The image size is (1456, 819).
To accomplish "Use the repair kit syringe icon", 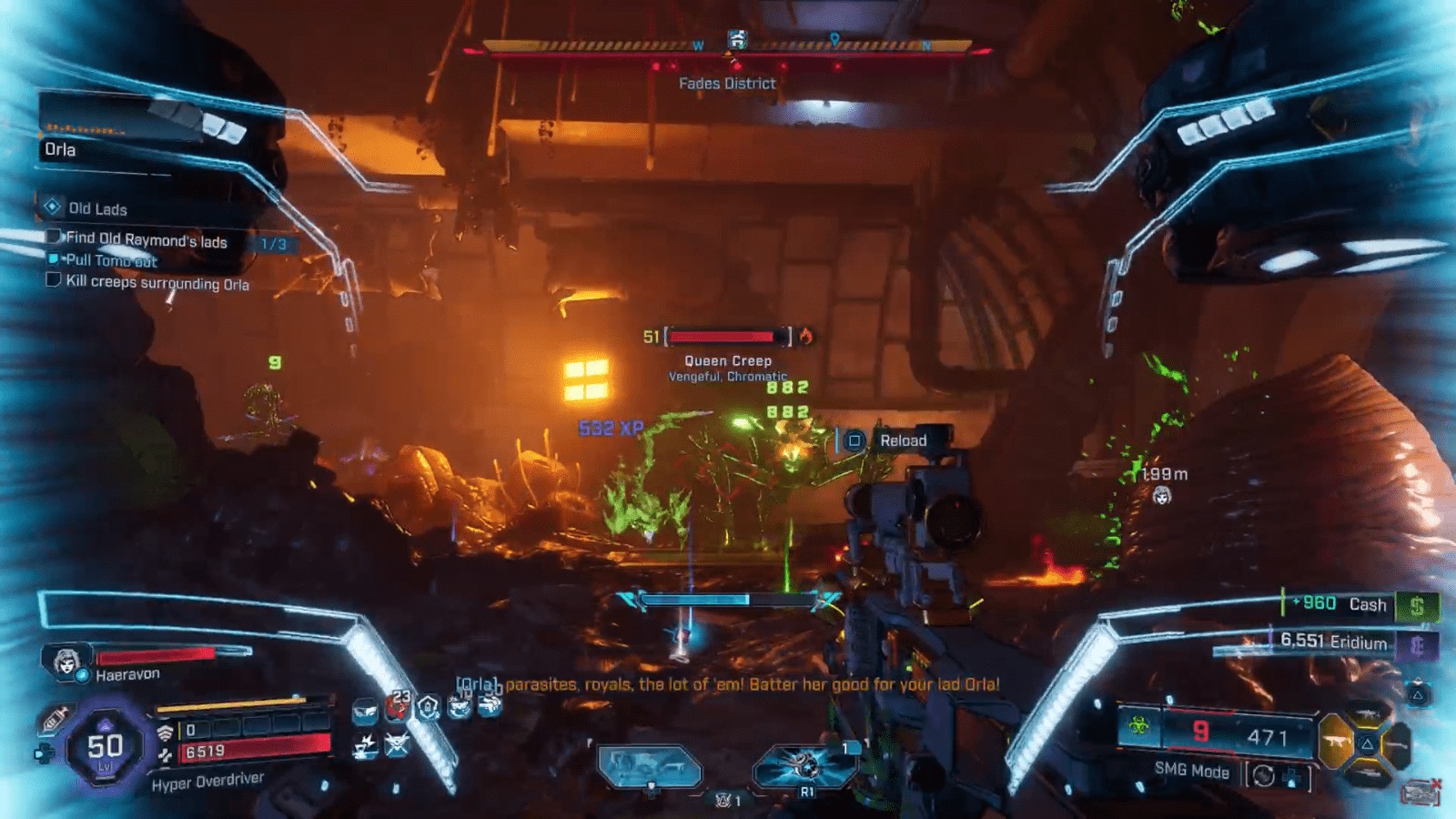I will pyautogui.click(x=53, y=719).
